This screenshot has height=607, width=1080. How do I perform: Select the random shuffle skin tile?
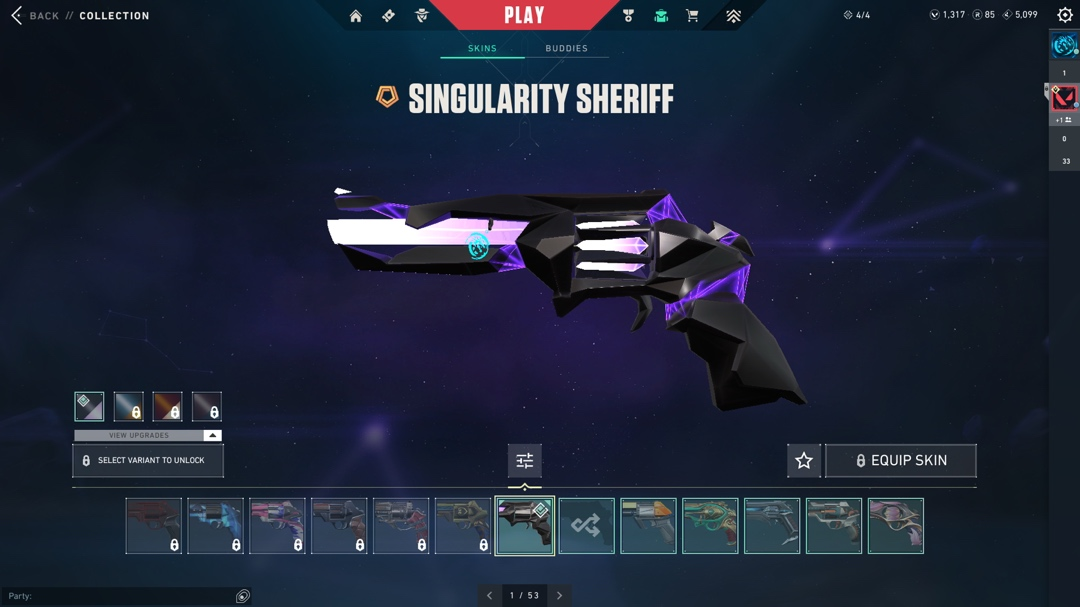point(587,526)
